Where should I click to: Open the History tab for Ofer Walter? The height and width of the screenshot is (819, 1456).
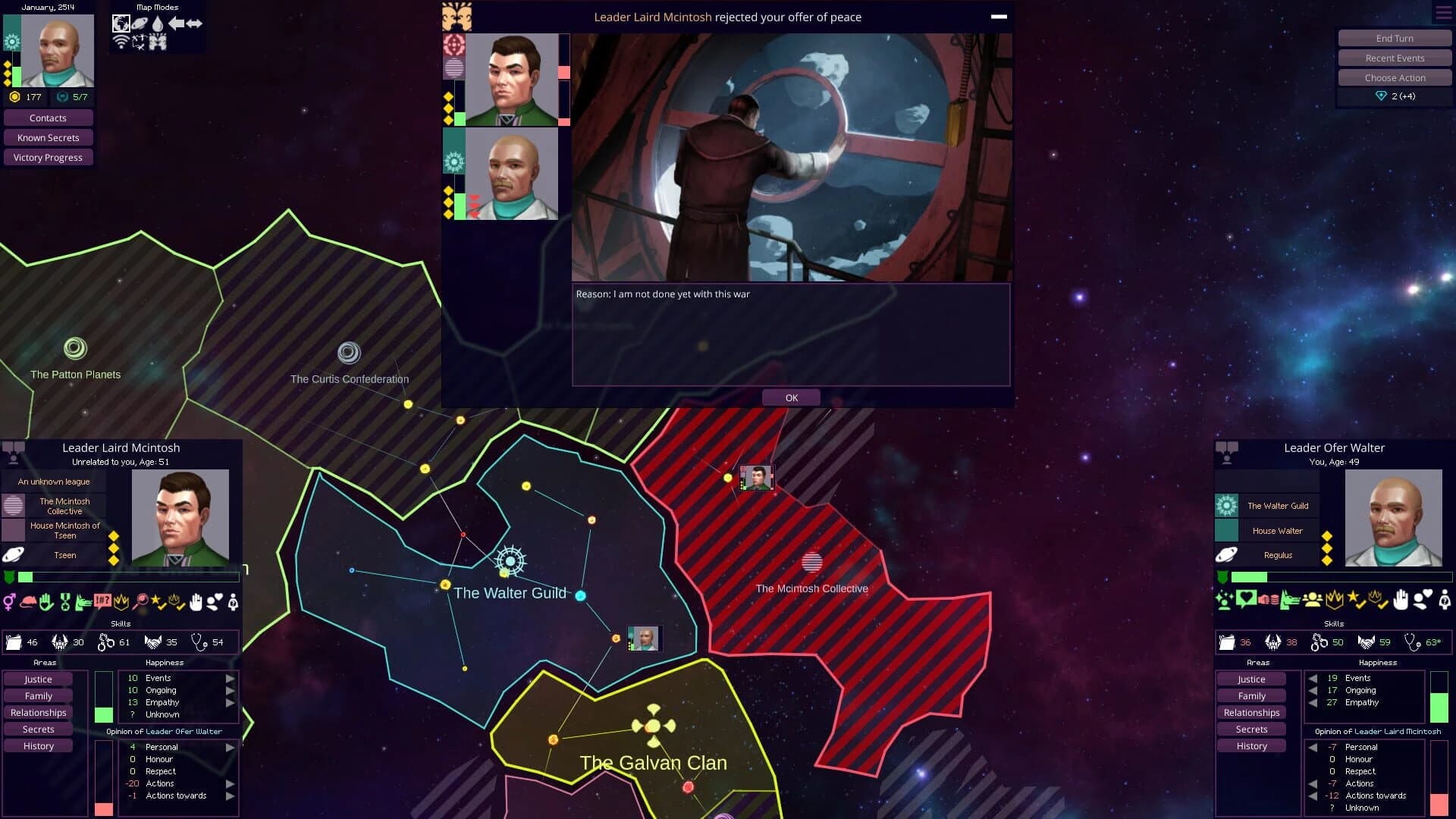tap(1251, 745)
